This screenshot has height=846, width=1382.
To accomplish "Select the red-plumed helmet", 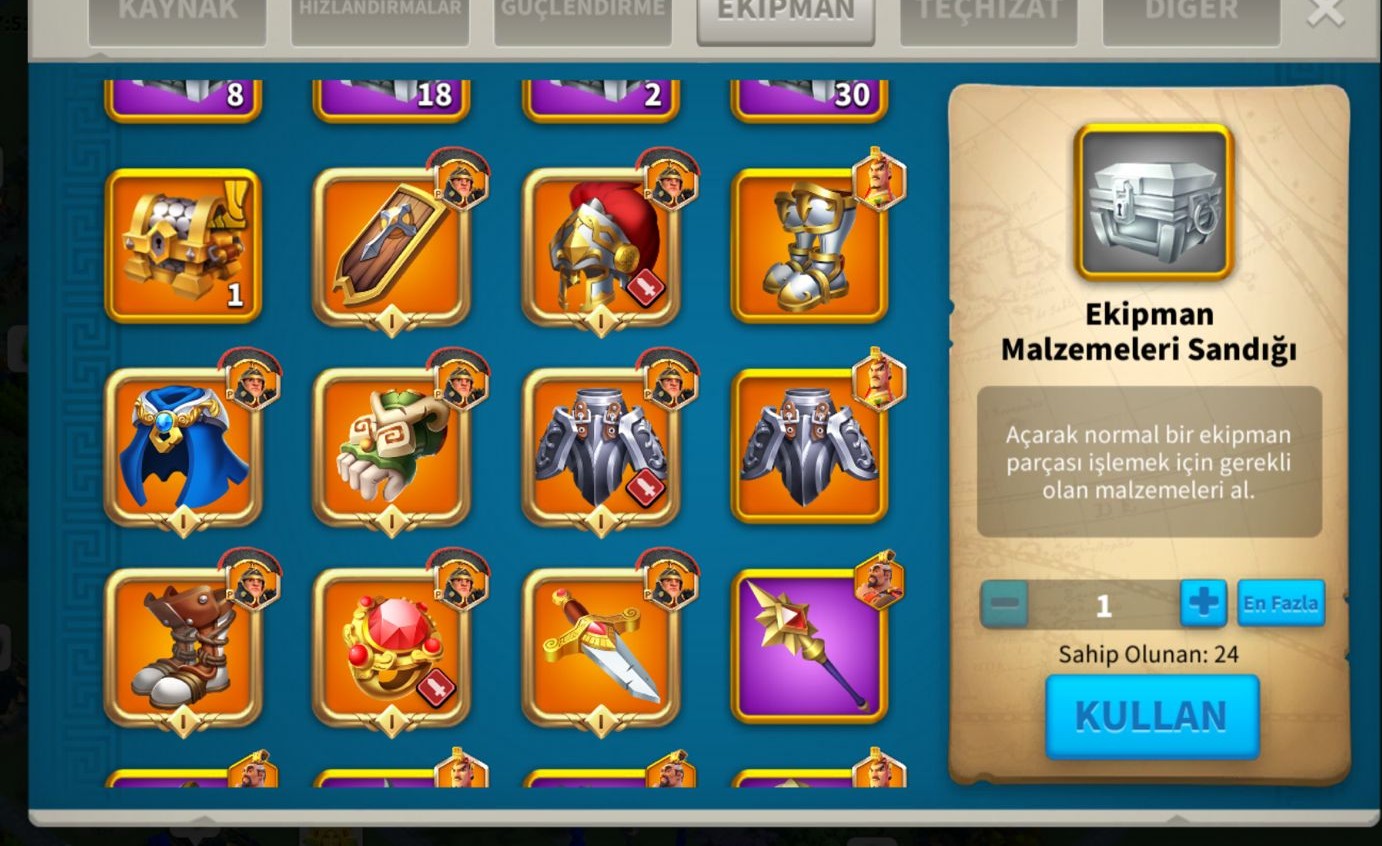I will click(x=600, y=246).
